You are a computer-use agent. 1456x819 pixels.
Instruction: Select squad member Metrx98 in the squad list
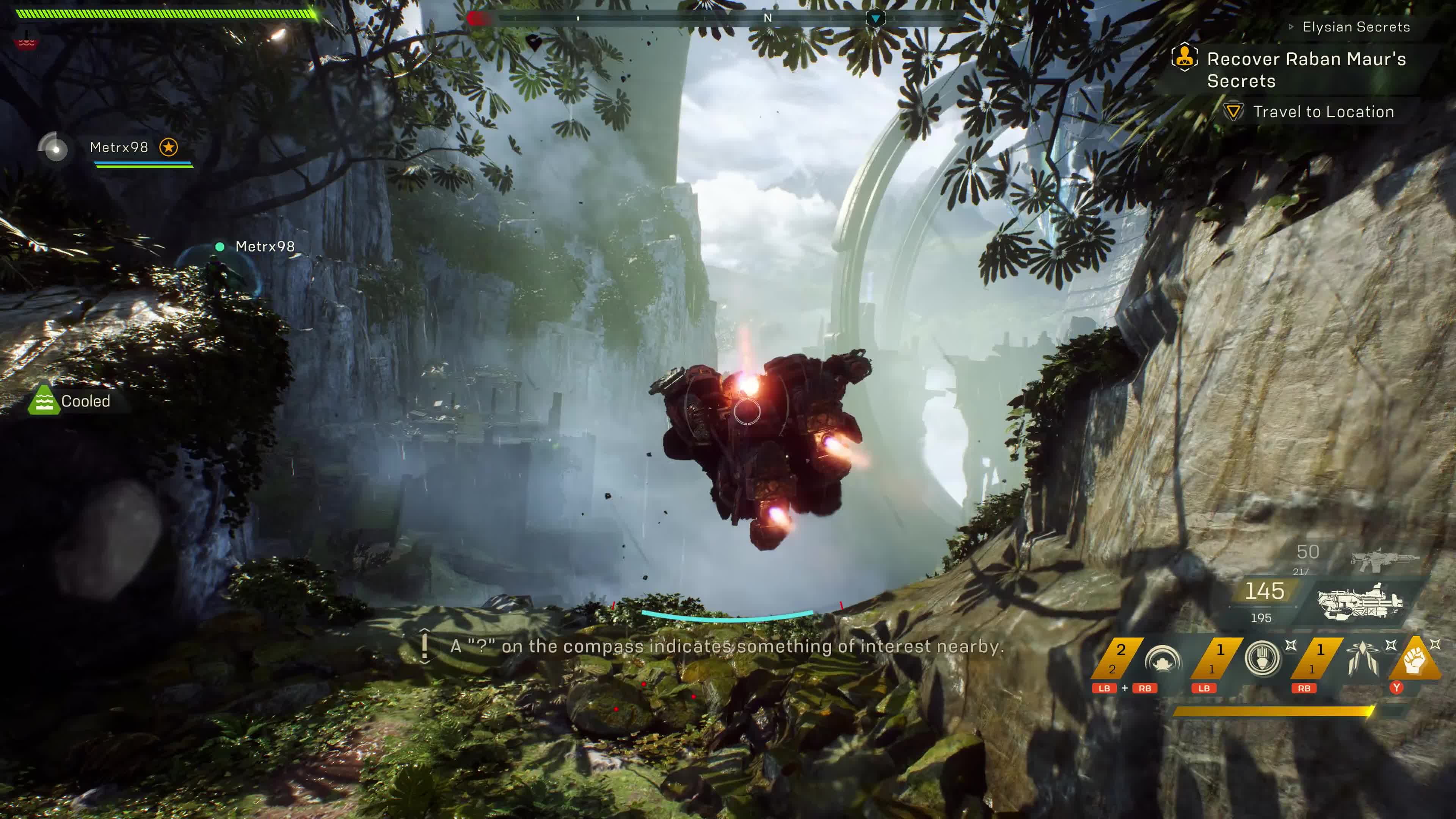(x=119, y=147)
